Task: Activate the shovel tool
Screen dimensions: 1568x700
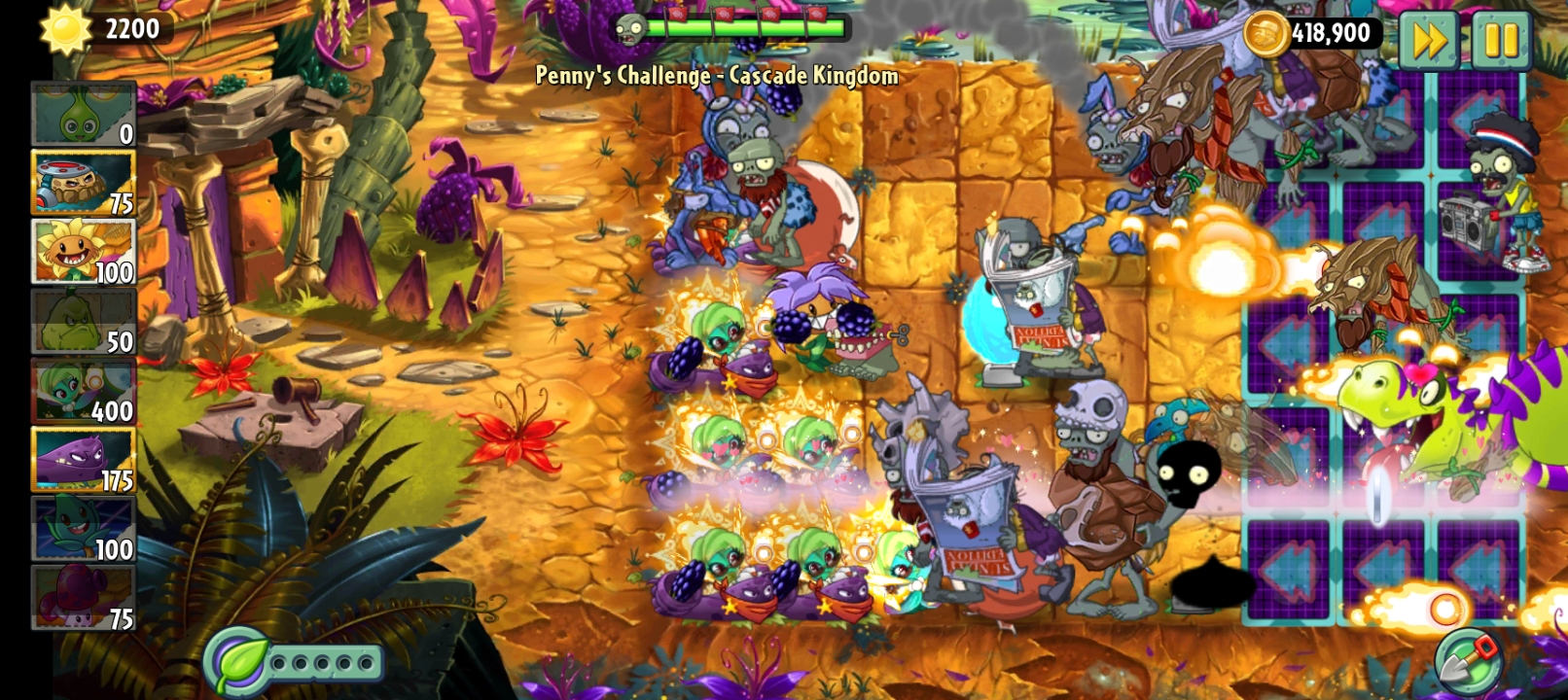Action: (1469, 662)
